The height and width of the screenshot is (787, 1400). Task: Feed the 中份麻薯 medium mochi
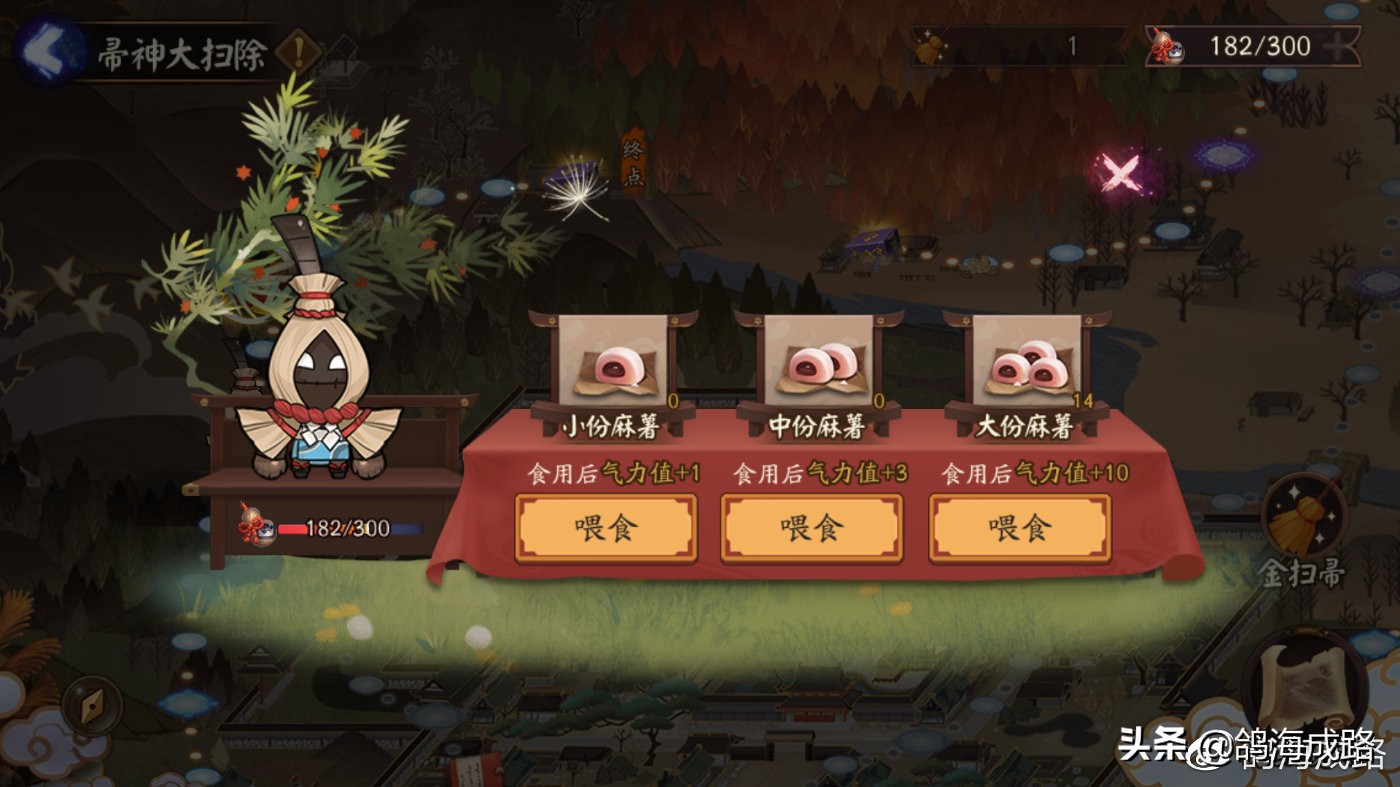(x=811, y=527)
